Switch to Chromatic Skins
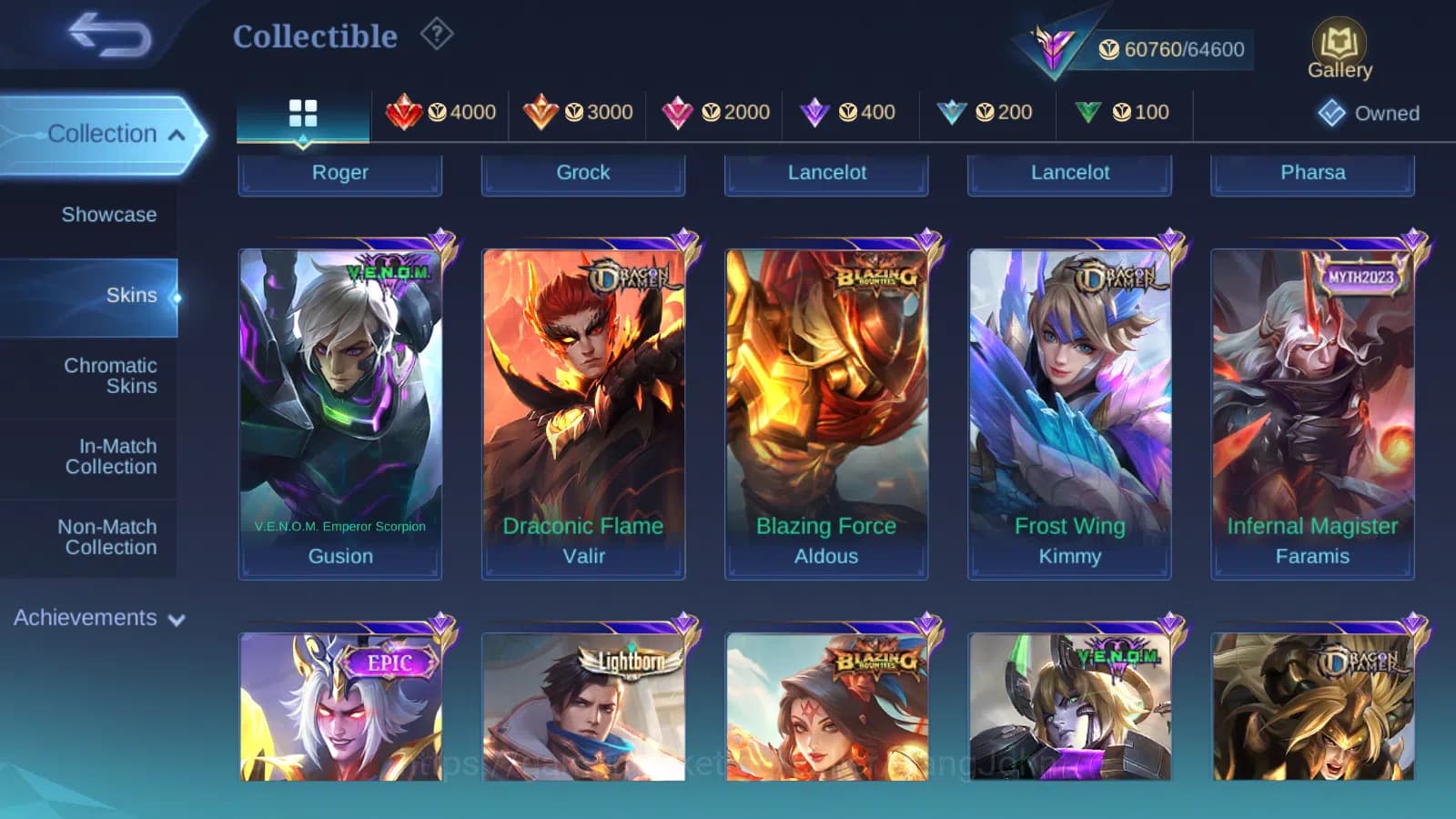 (110, 375)
